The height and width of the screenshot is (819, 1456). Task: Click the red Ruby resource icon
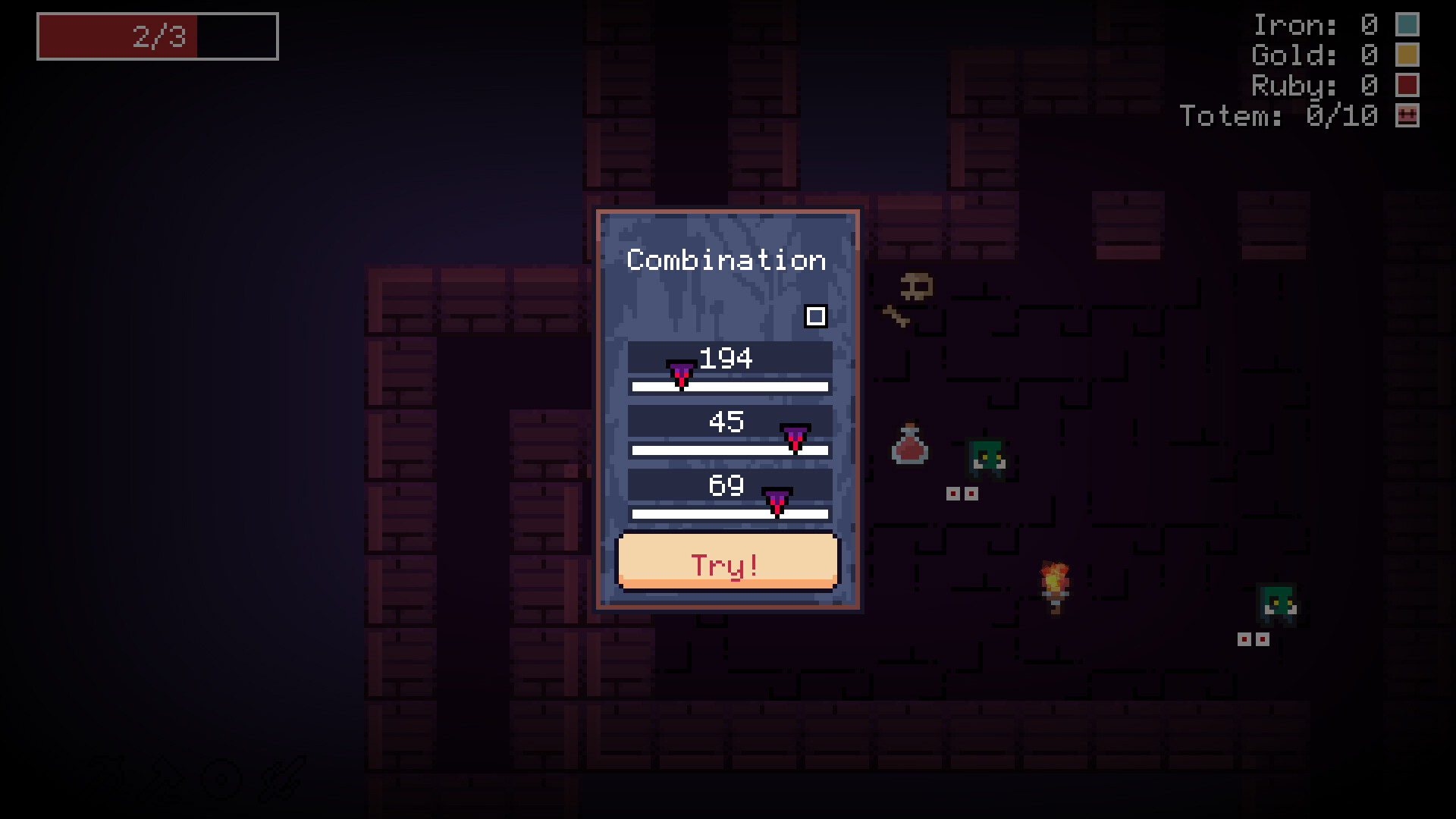1408,86
